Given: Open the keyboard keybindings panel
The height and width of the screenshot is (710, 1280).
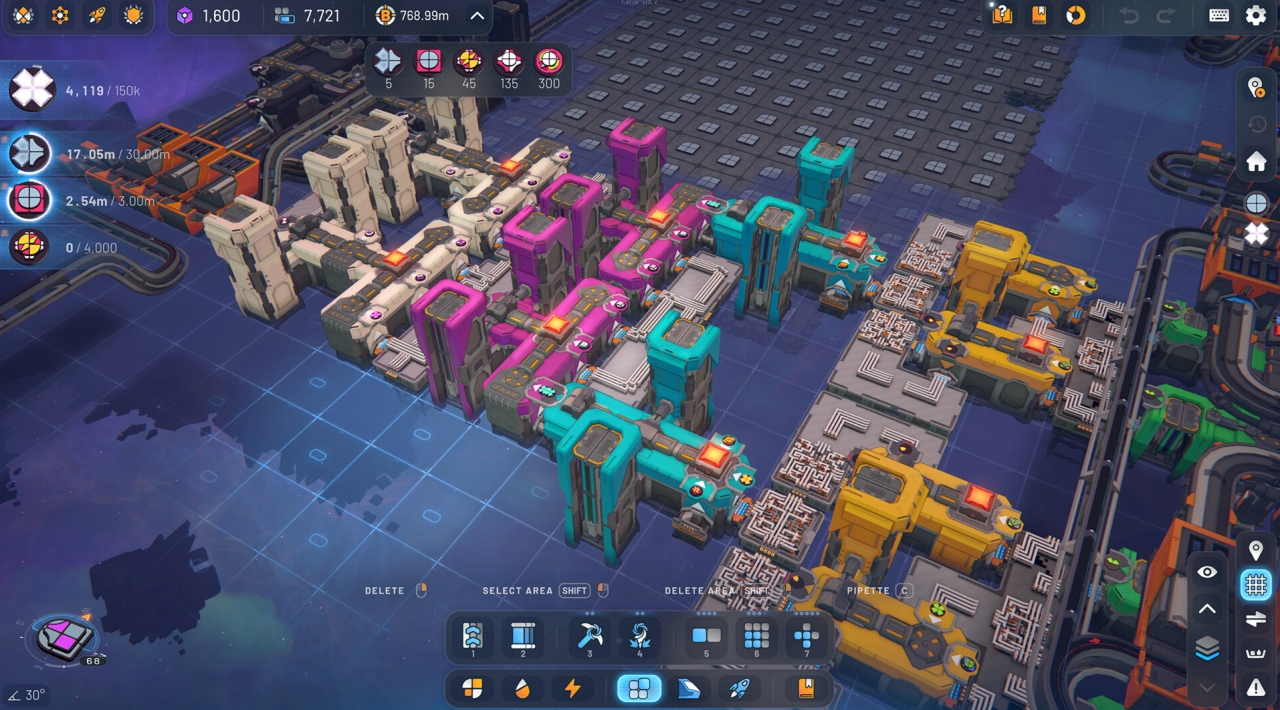Looking at the screenshot, I should click(x=1219, y=15).
